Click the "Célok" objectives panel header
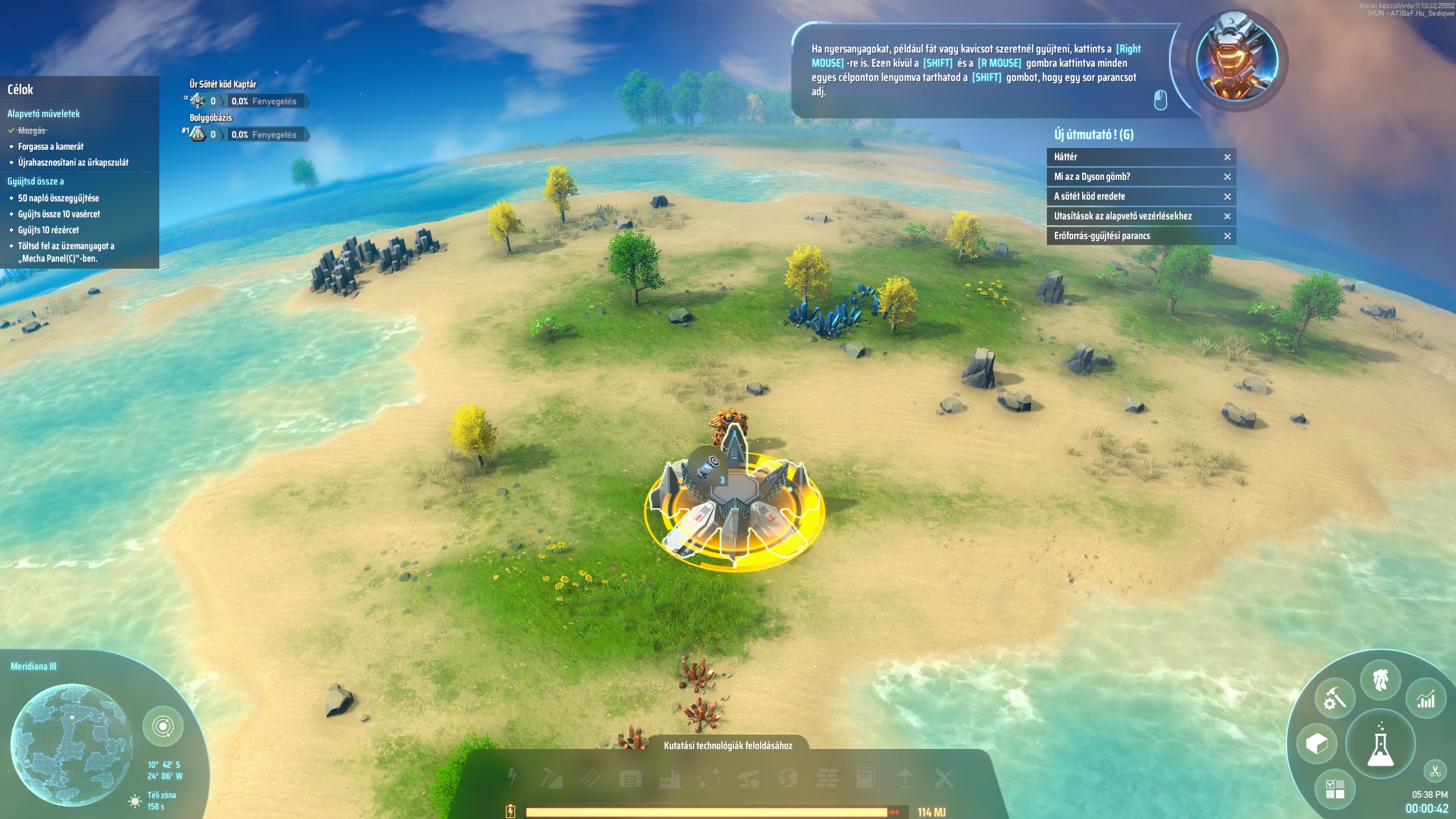 [20, 90]
